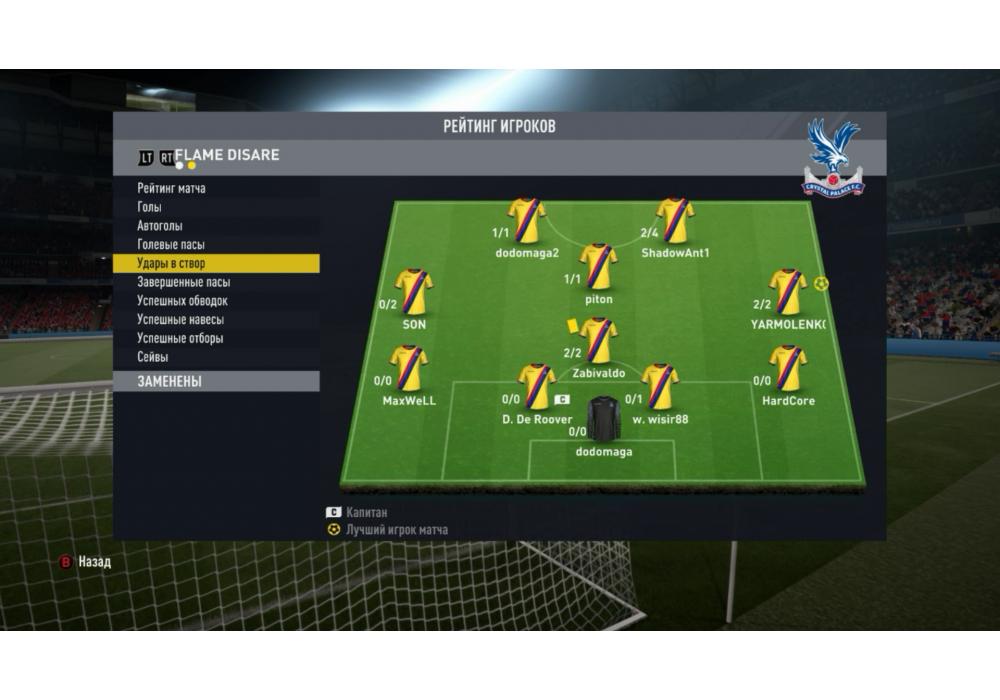Select player piton on the formation
The width and height of the screenshot is (1000, 700).
pyautogui.click(x=599, y=266)
